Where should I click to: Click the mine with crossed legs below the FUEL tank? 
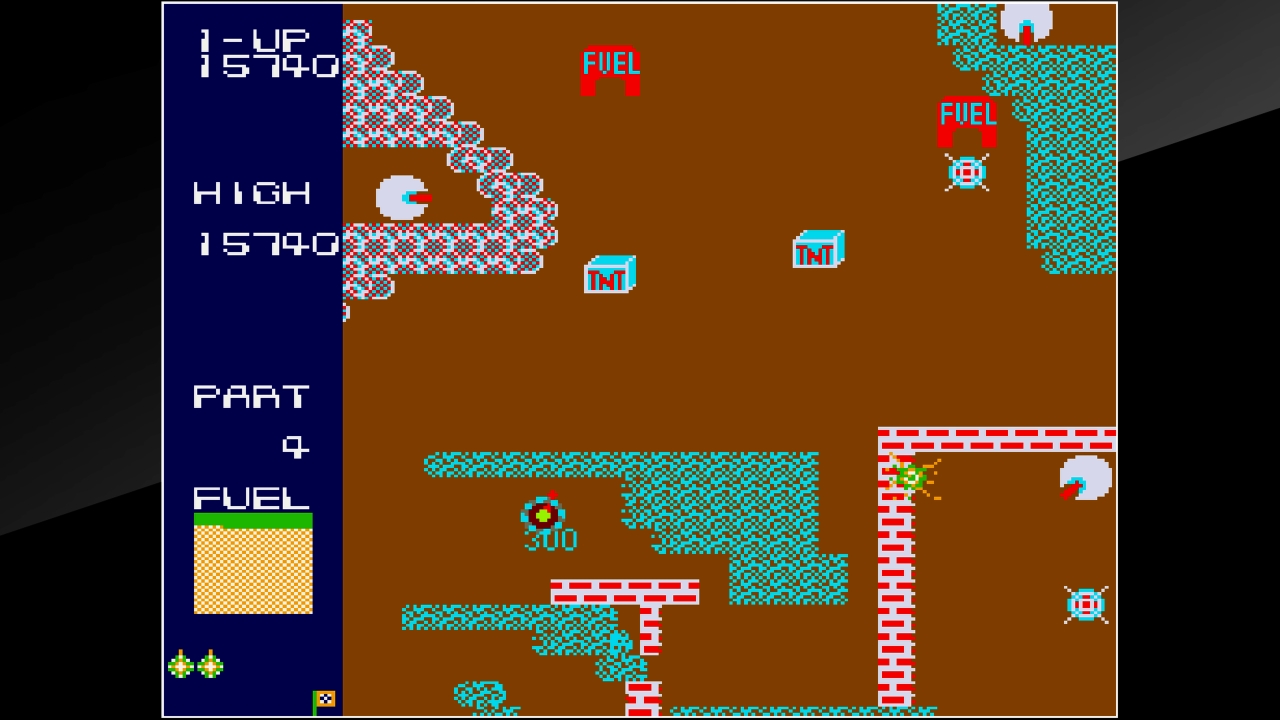click(x=966, y=172)
